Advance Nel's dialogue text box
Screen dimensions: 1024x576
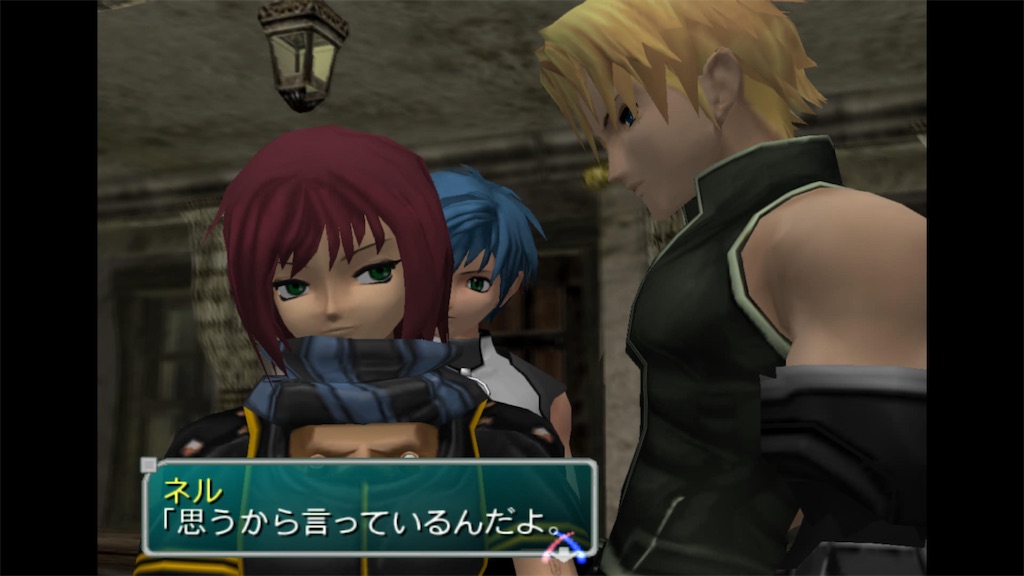click(370, 508)
